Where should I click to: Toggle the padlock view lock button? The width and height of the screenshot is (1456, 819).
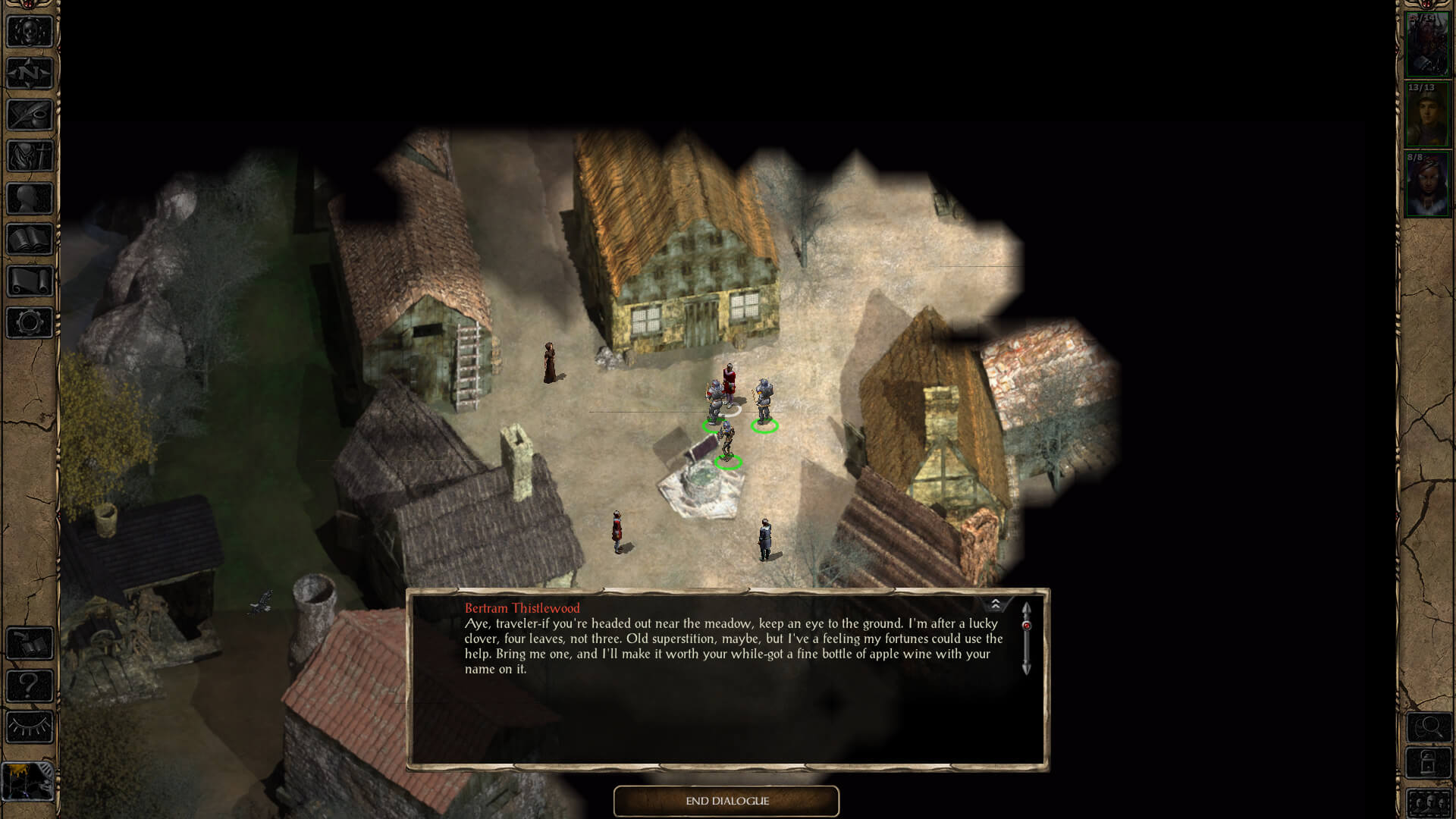coord(1429,763)
